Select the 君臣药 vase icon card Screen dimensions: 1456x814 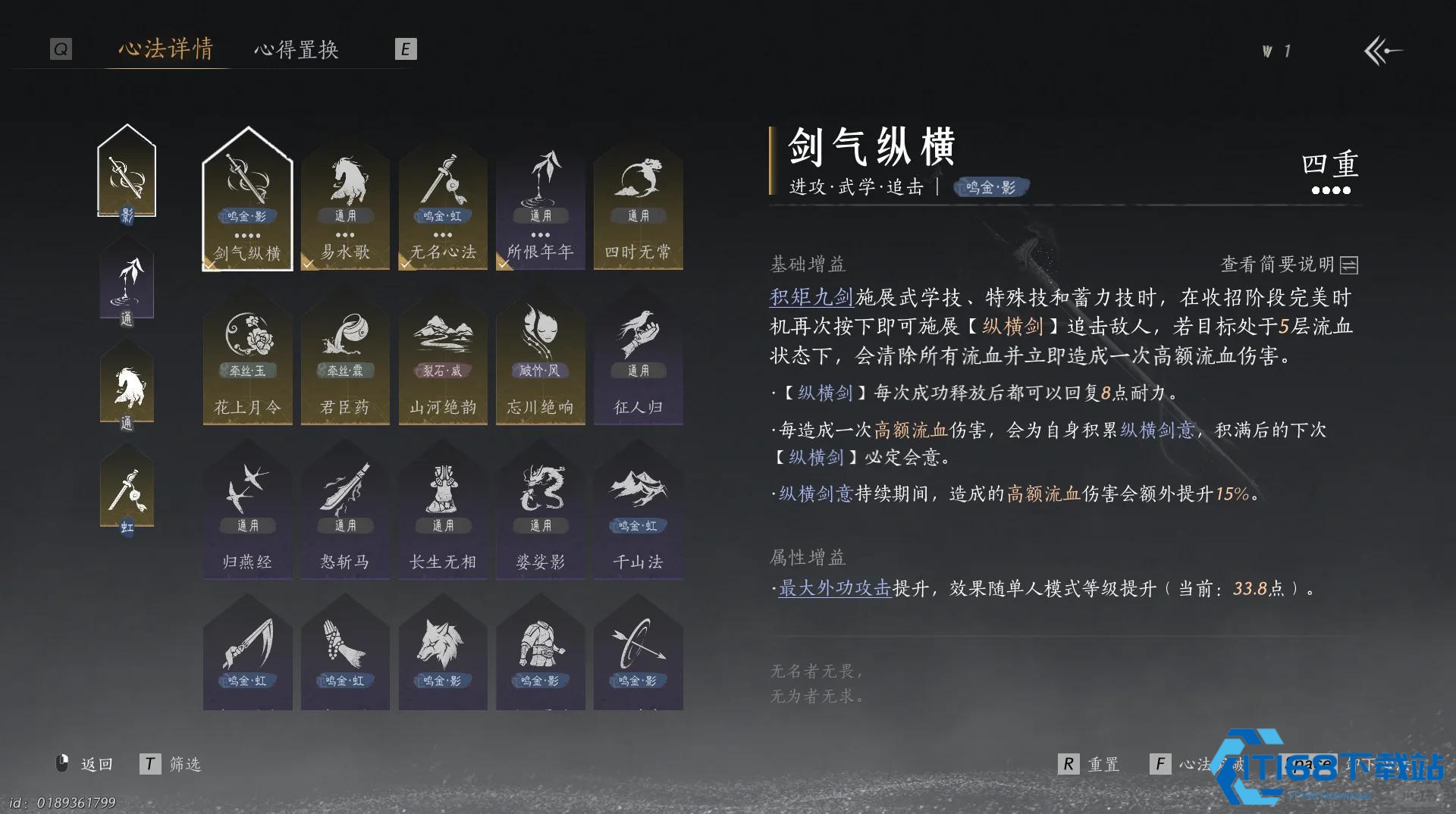[x=345, y=360]
